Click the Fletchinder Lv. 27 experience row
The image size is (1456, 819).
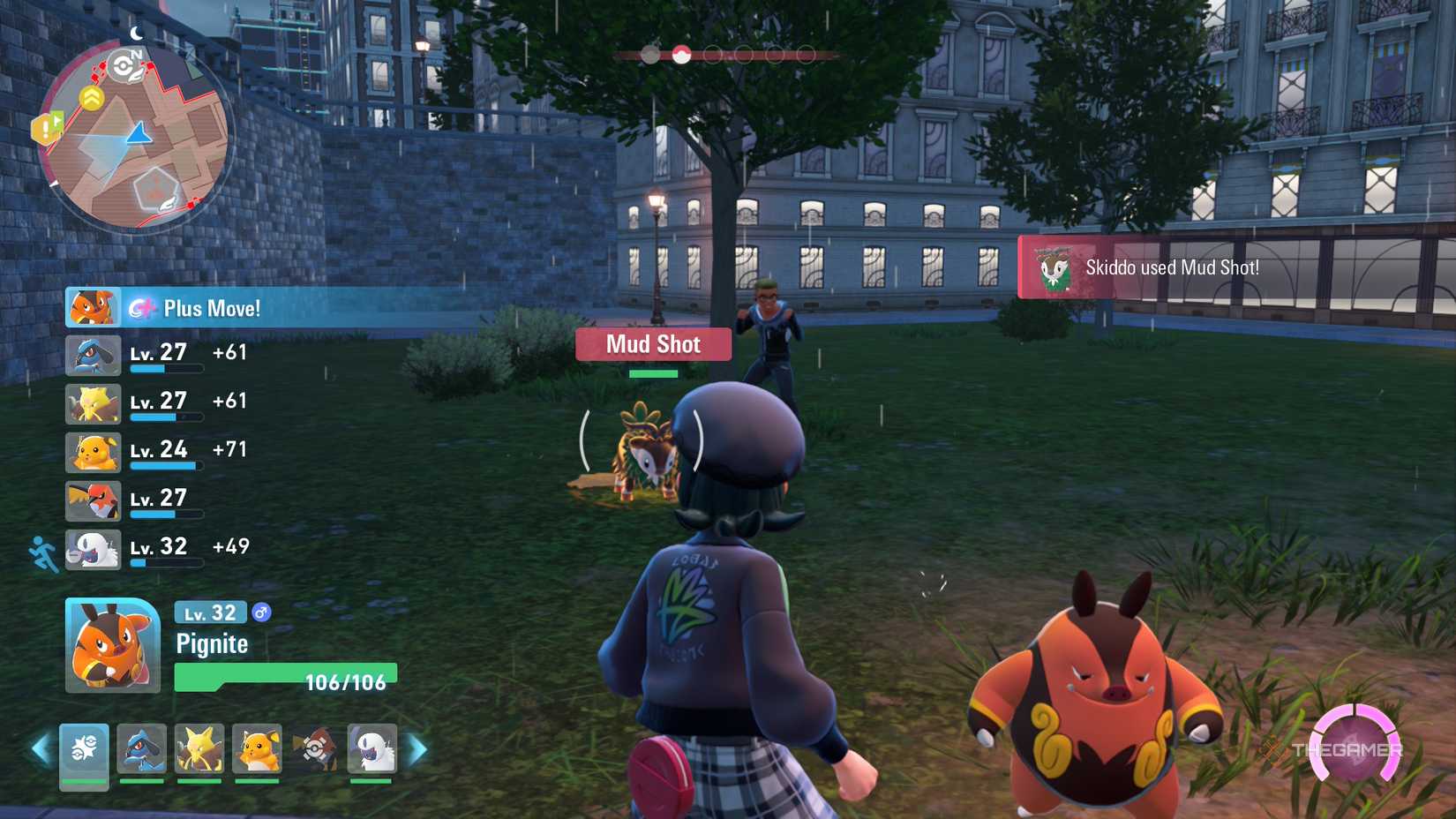click(159, 500)
